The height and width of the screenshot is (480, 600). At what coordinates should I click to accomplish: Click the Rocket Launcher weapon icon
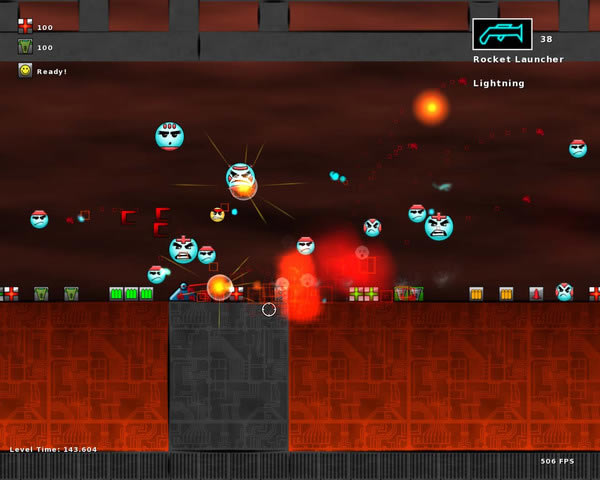point(502,34)
